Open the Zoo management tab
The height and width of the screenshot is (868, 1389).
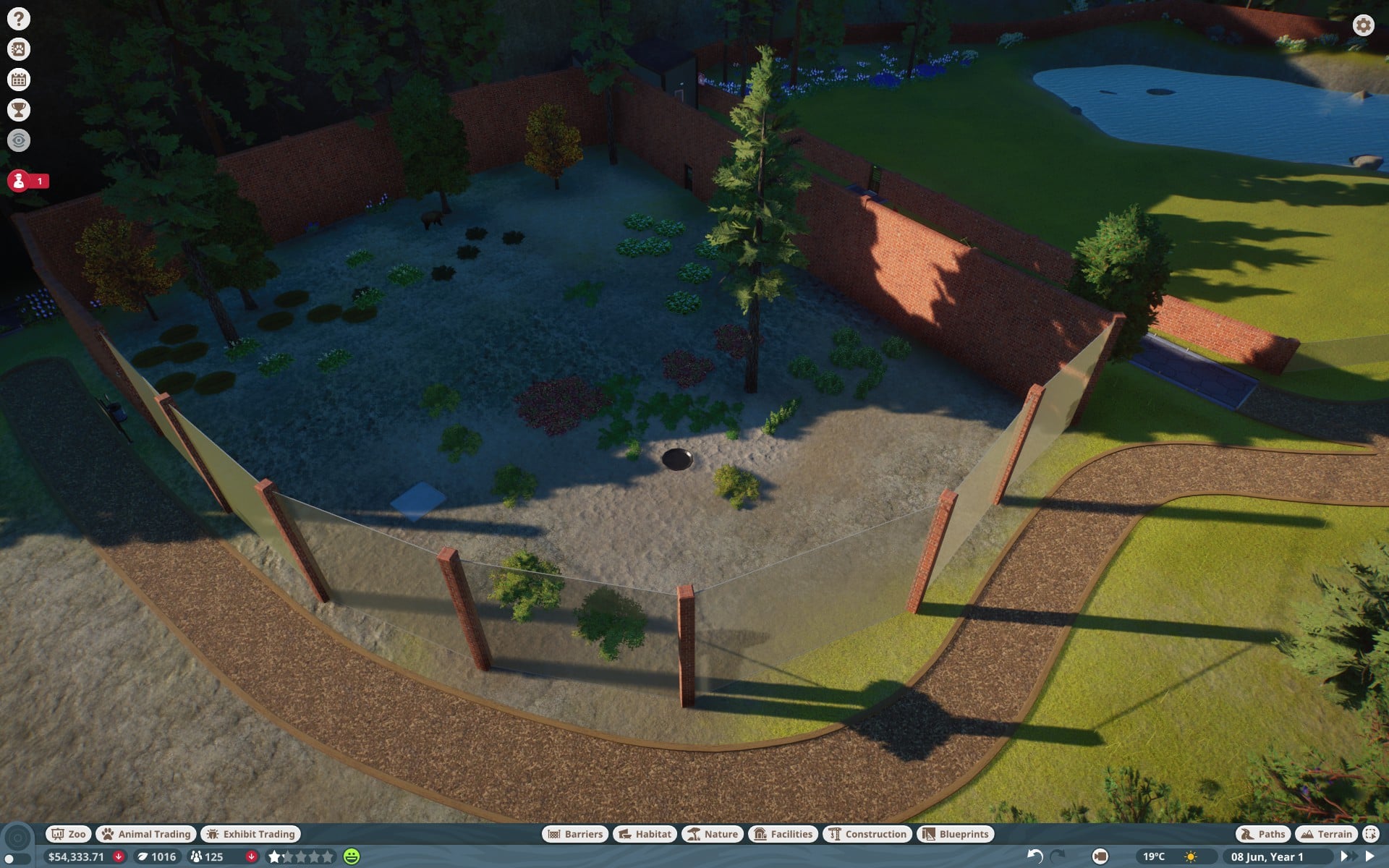[68, 834]
